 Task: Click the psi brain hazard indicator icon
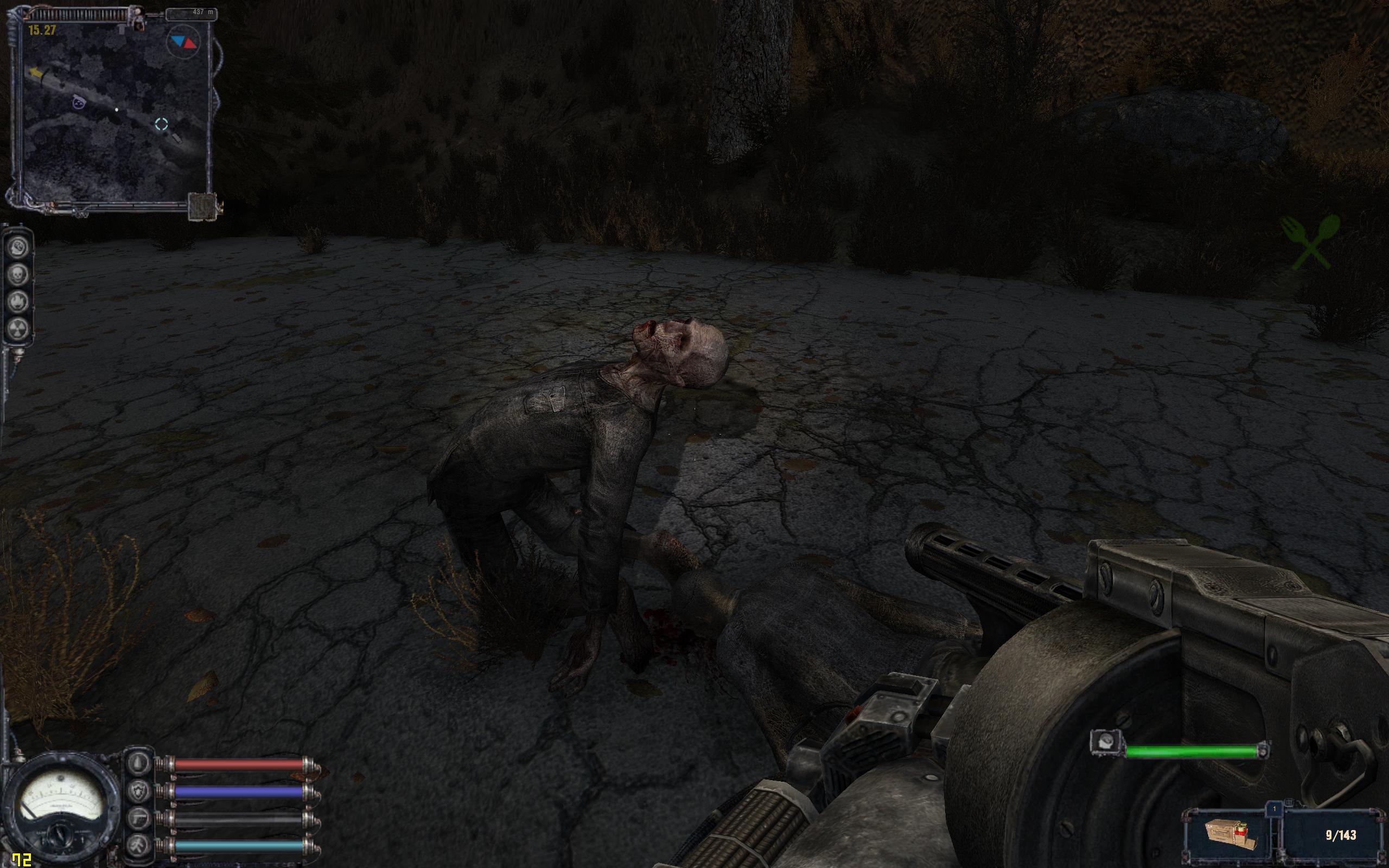(x=18, y=248)
